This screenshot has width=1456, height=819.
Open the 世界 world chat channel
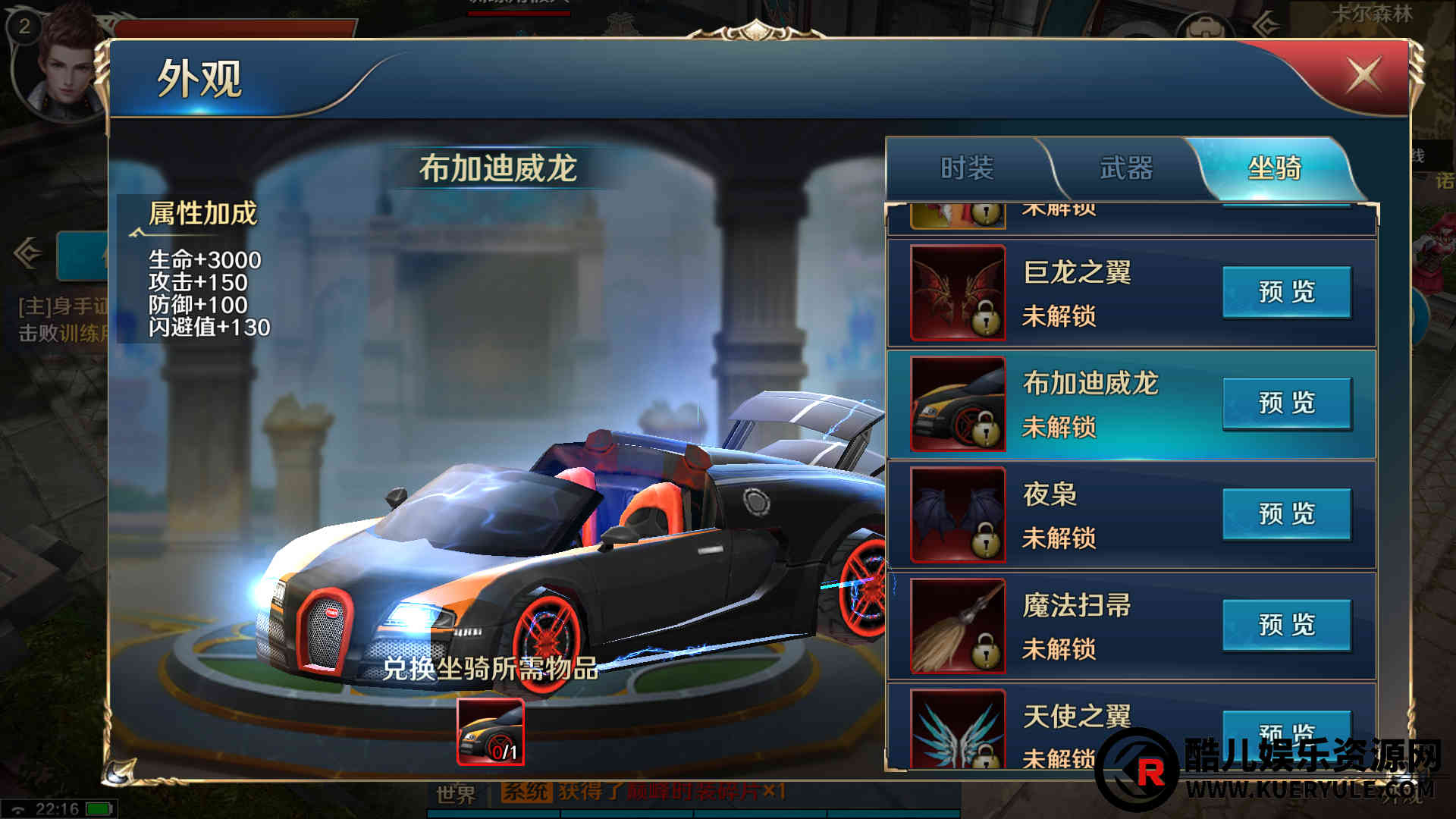(456, 794)
